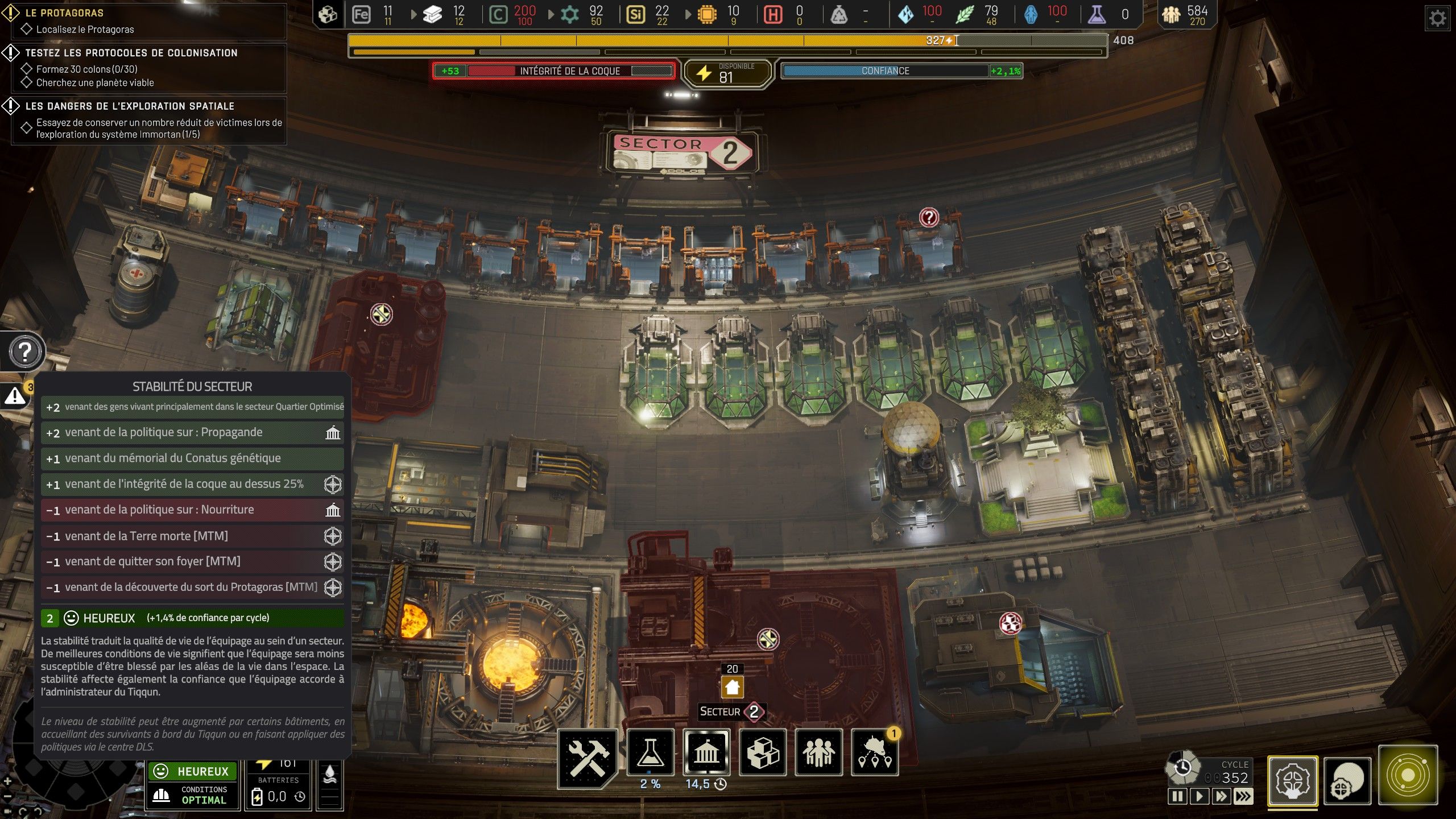This screenshot has height=819, width=1456.
Task: Open the settings gear icon
Action: (1437, 19)
